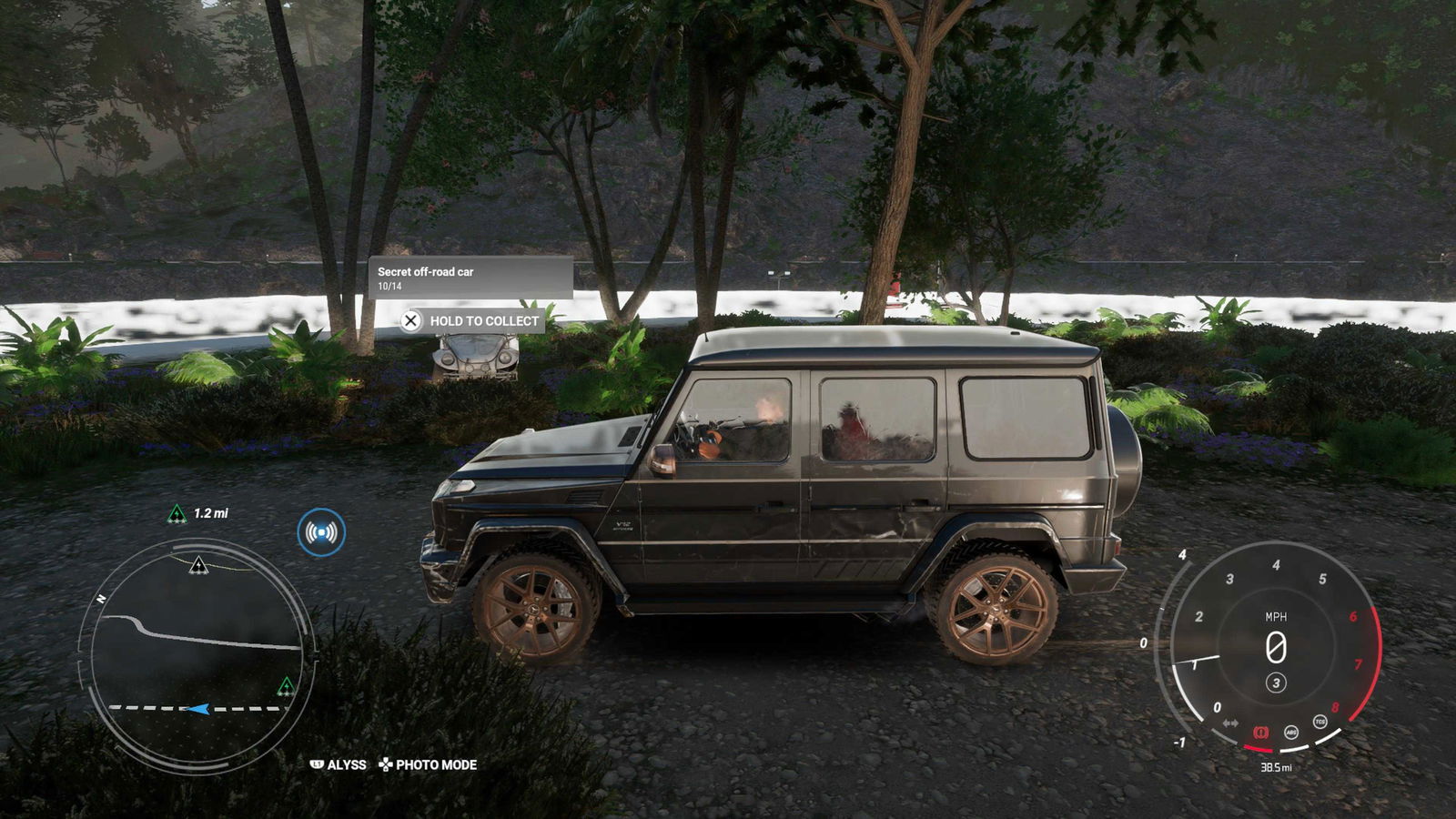Toggle the ABS indicator on speedometer
Image resolution: width=1456 pixels, height=819 pixels.
[1290, 732]
